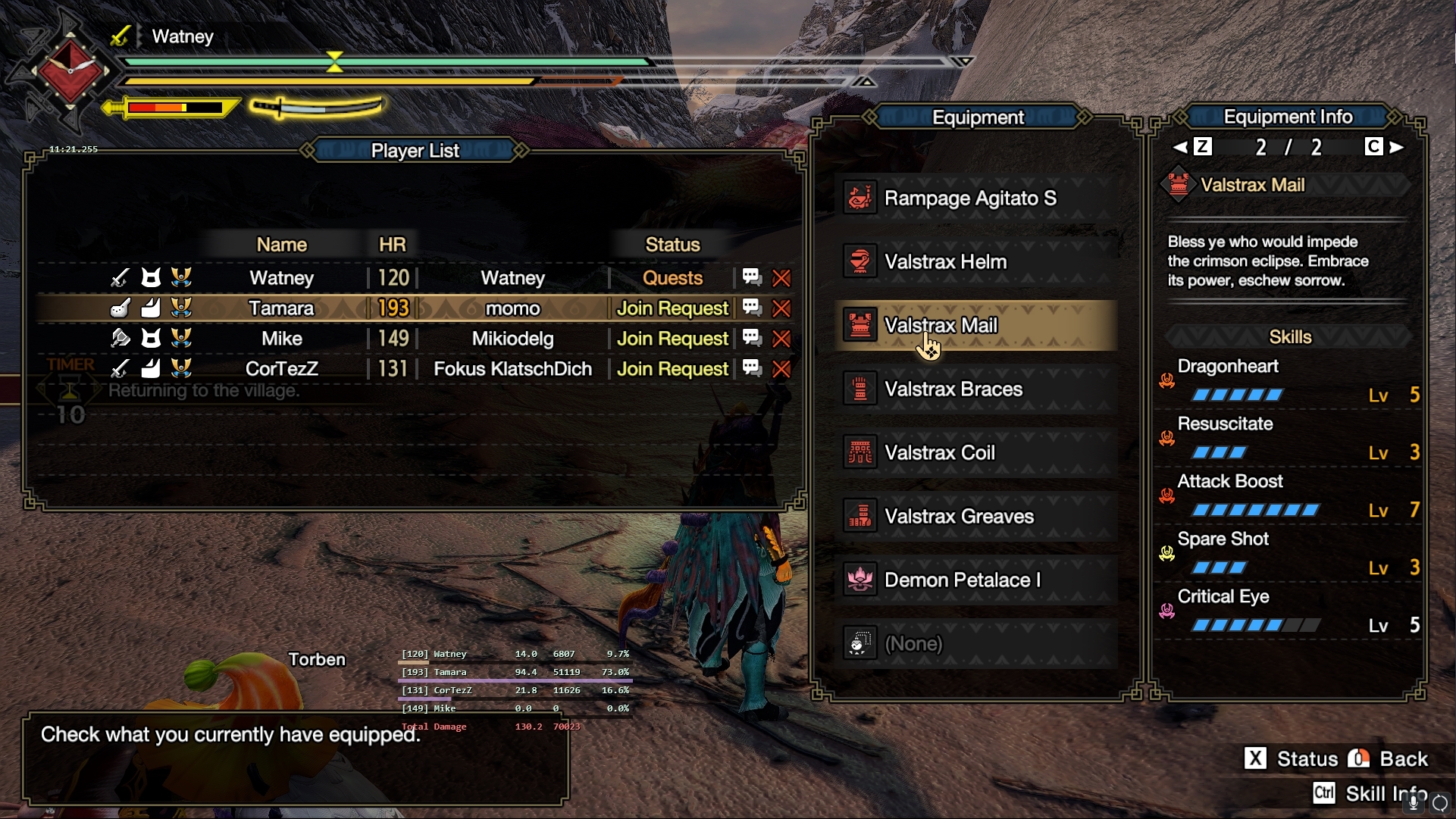Click the Dragonheart skill entry
The height and width of the screenshot is (819, 1456).
[x=1288, y=380]
